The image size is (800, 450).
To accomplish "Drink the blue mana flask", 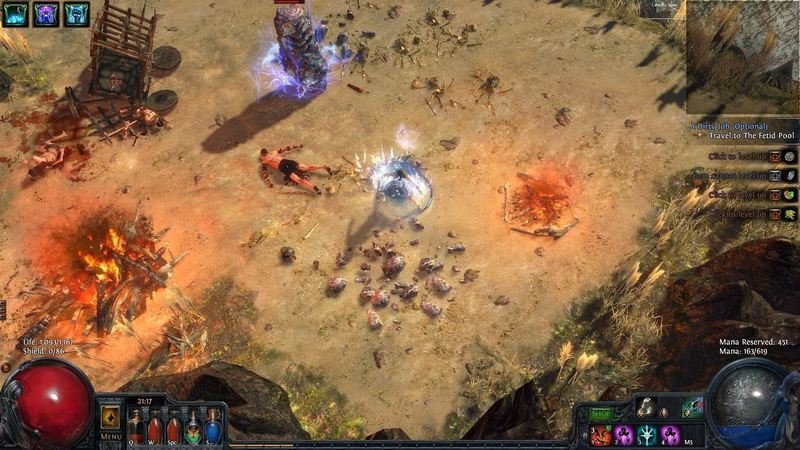I will pos(211,428).
